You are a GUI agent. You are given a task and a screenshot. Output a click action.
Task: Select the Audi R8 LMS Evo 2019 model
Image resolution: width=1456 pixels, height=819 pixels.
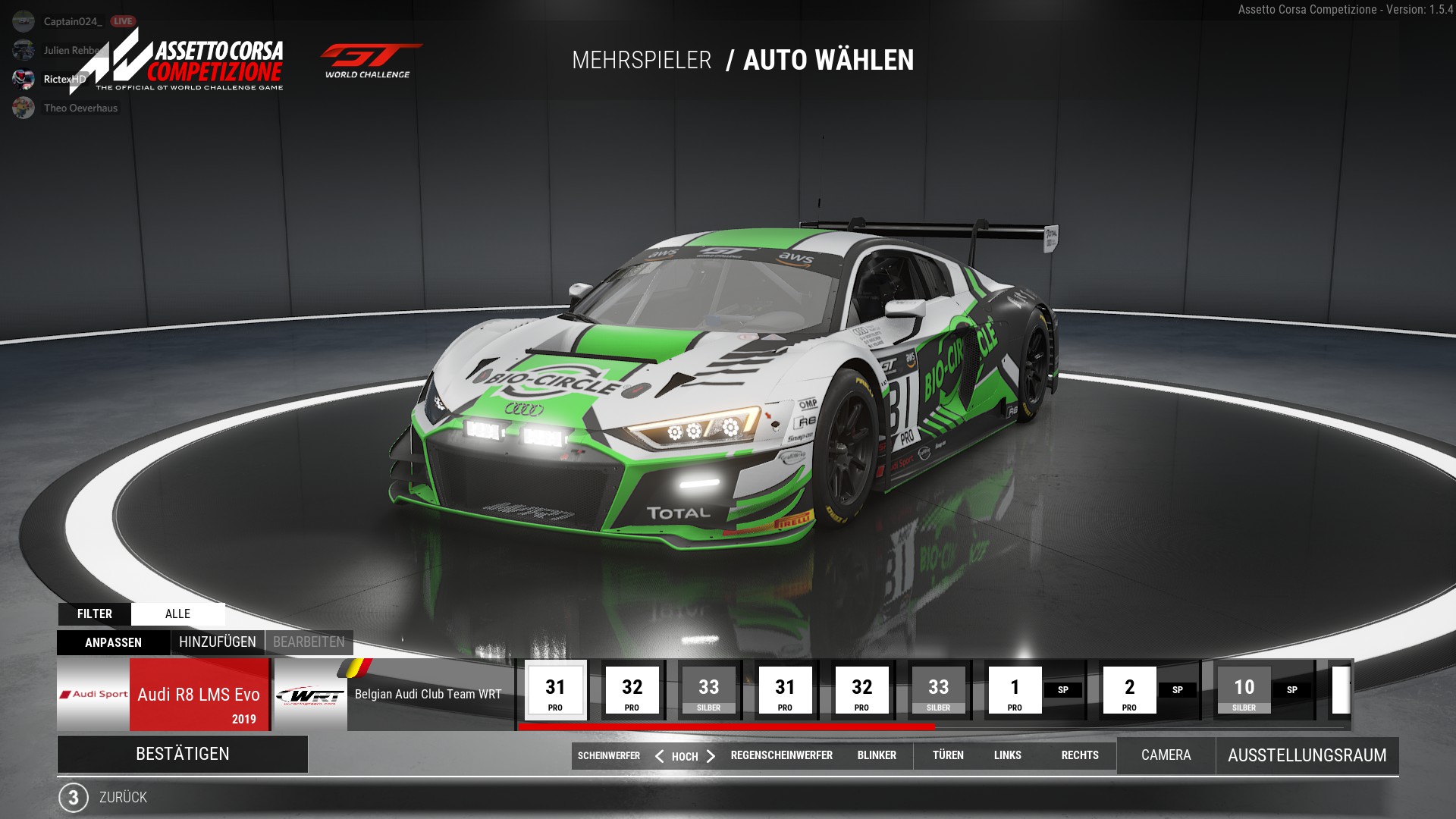(x=199, y=695)
